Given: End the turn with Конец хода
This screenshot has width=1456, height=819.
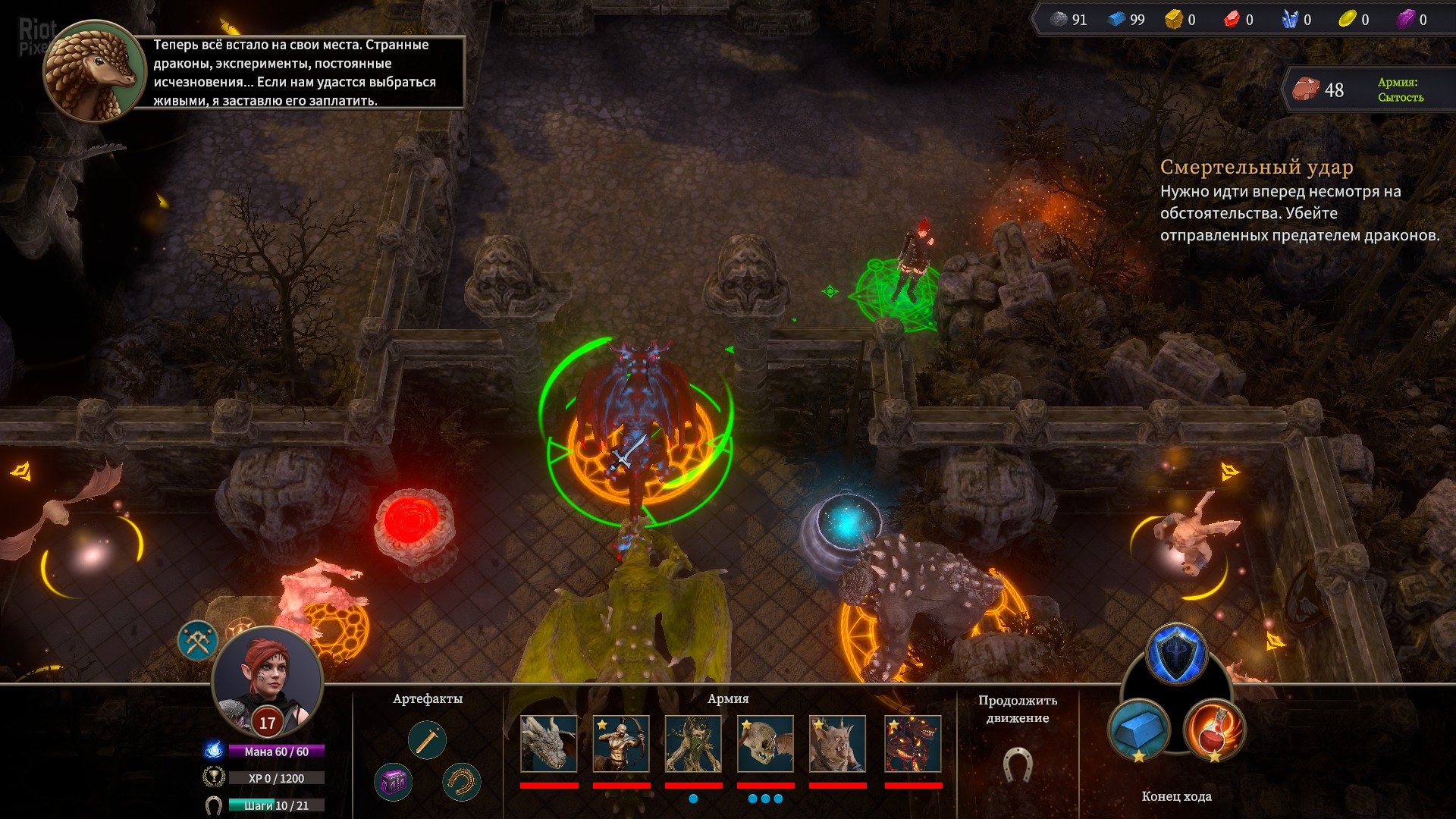Looking at the screenshot, I should point(1176,796).
